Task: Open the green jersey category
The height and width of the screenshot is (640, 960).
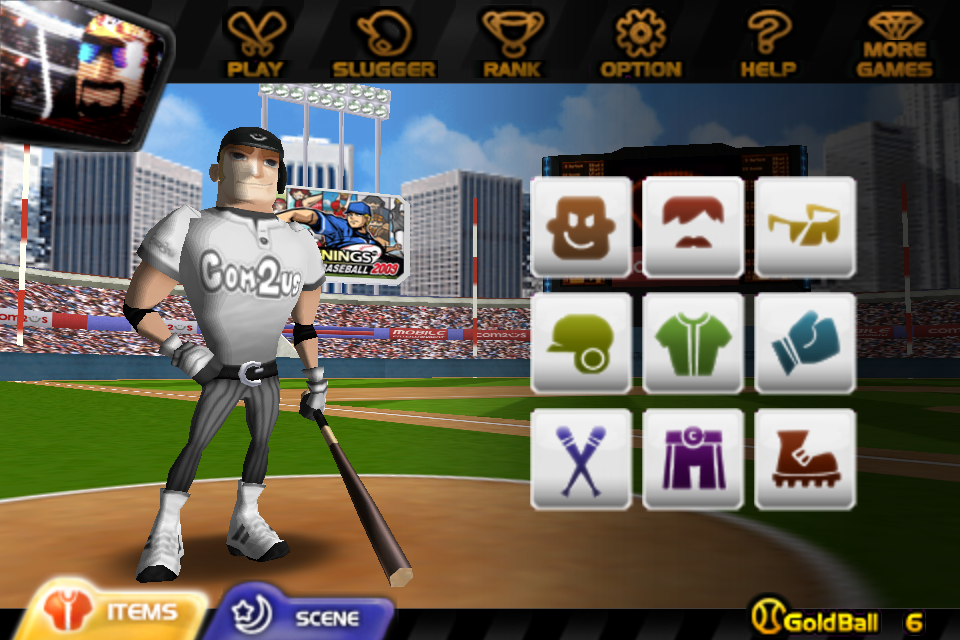Action: (693, 343)
